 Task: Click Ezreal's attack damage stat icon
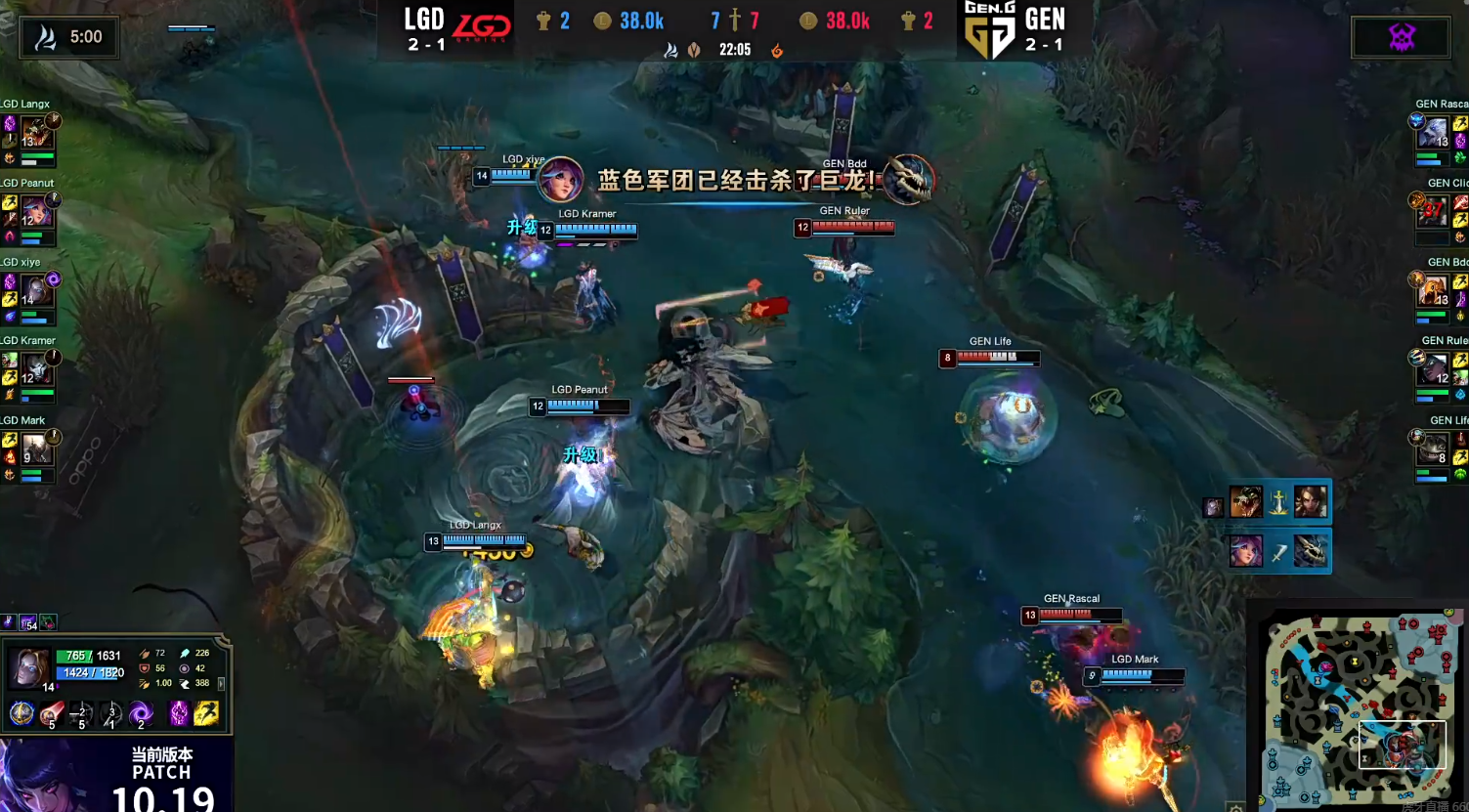145,653
